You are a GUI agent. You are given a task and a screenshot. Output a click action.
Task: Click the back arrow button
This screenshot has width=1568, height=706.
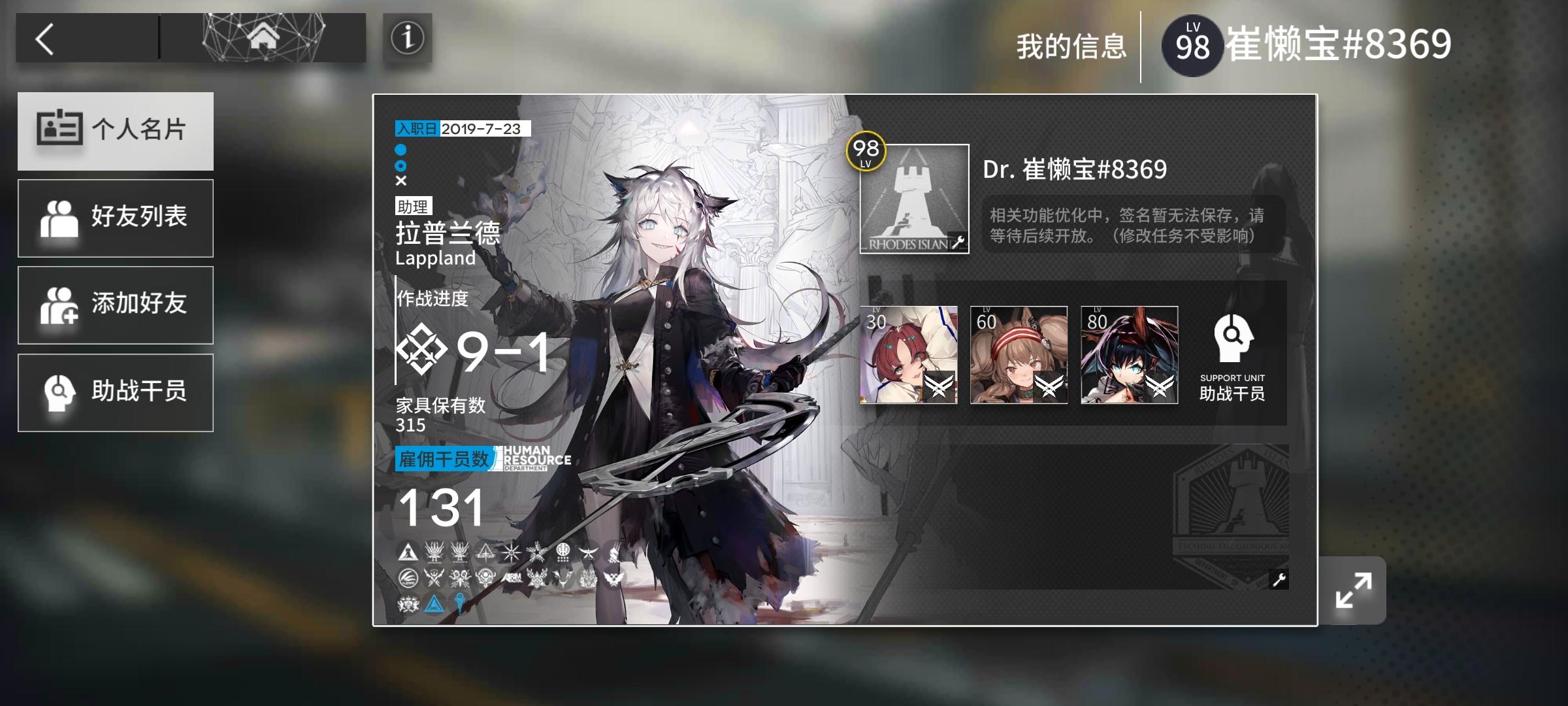point(44,38)
